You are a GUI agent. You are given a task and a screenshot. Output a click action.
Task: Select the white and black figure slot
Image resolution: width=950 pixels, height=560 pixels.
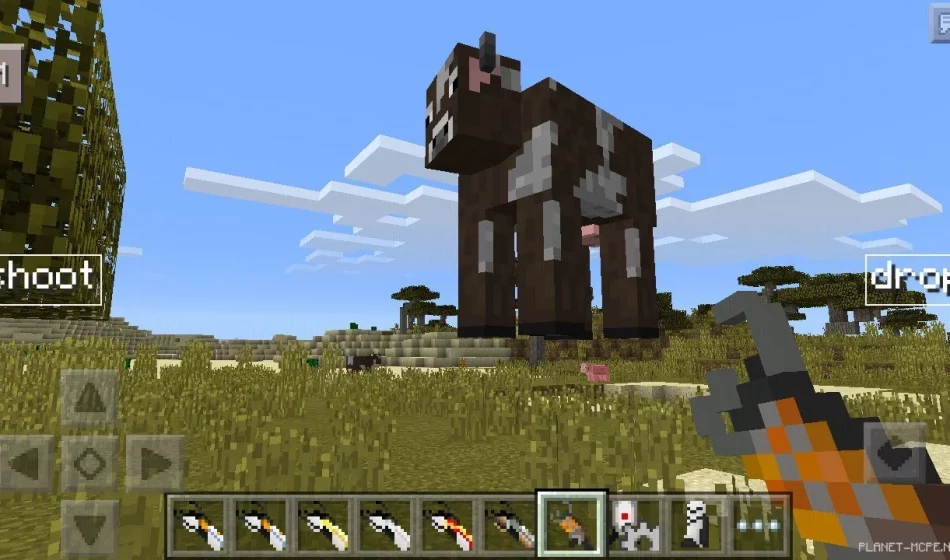tap(697, 524)
